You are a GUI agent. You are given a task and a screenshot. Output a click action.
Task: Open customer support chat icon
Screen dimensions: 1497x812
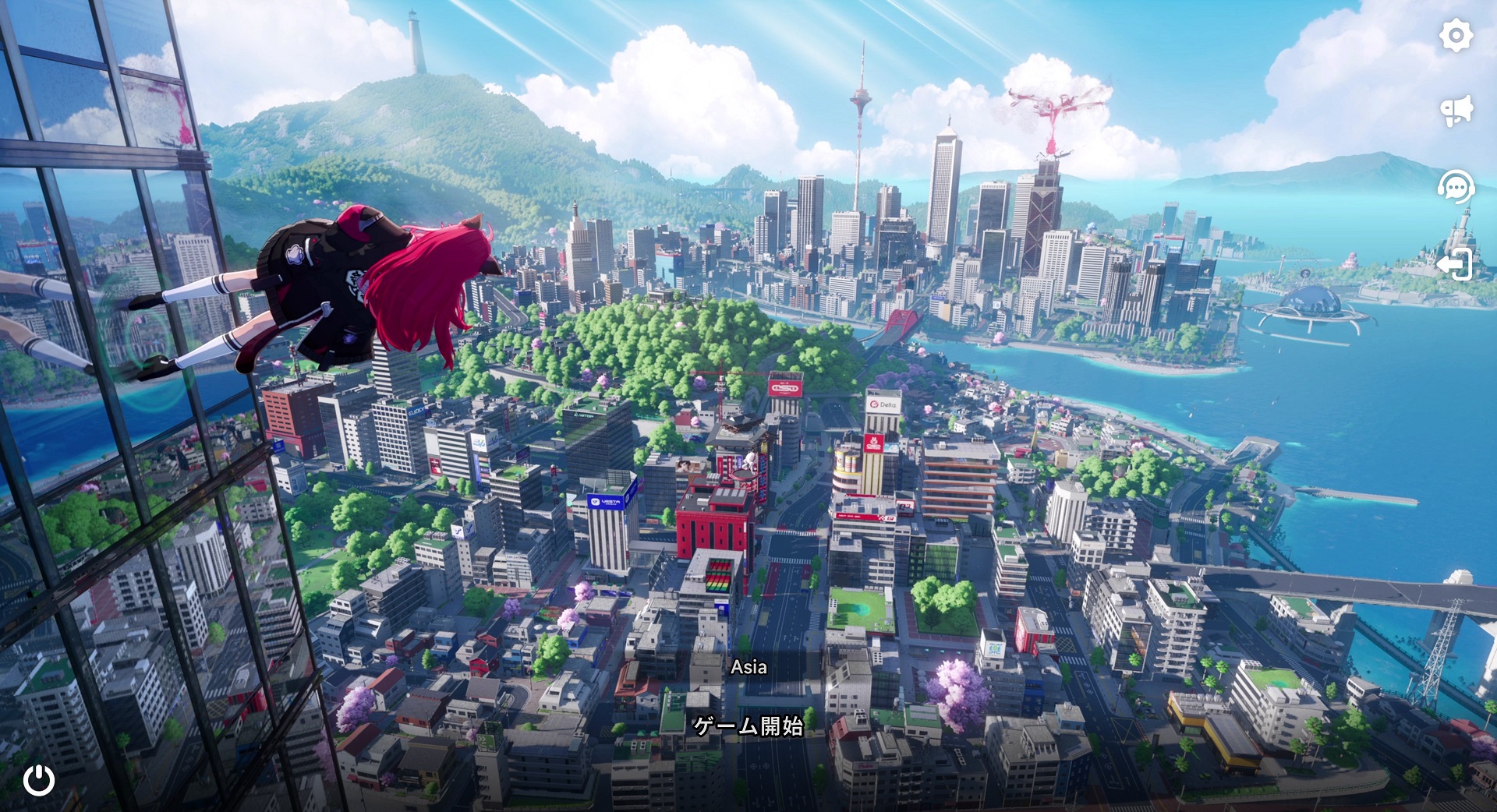point(1456,187)
